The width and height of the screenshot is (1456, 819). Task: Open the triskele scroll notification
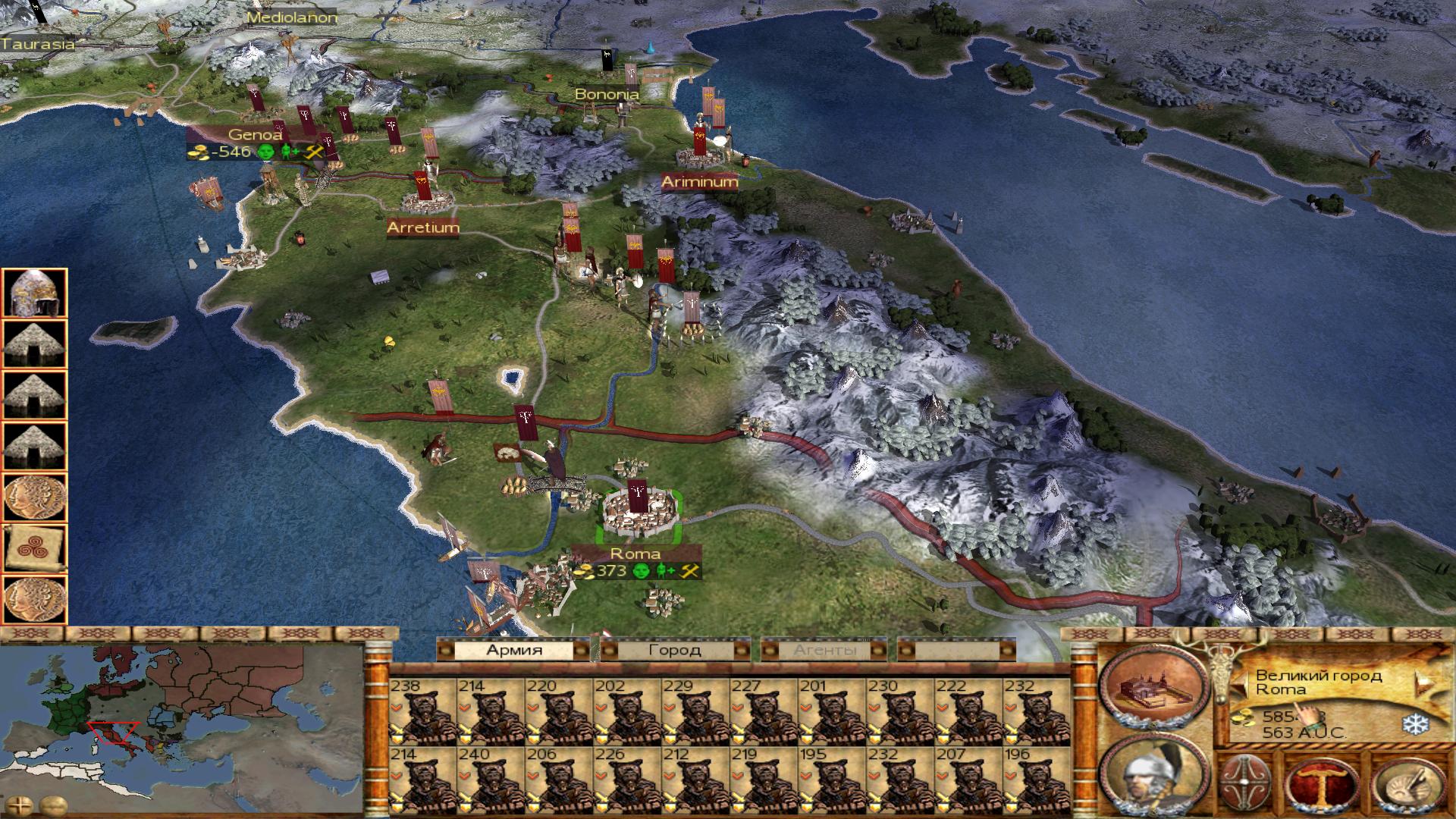35,548
